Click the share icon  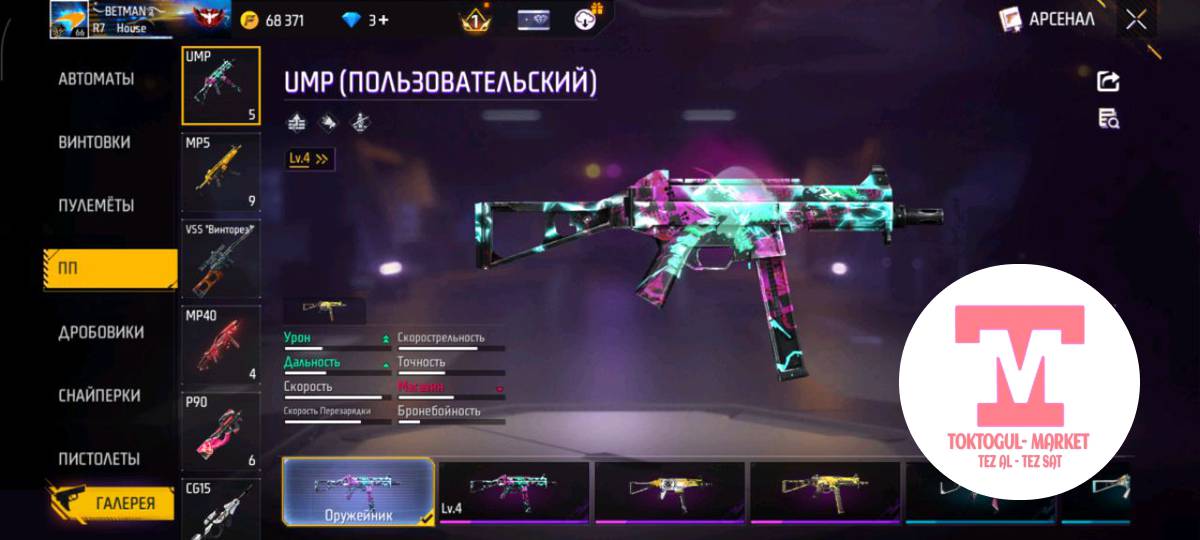[x=1108, y=82]
